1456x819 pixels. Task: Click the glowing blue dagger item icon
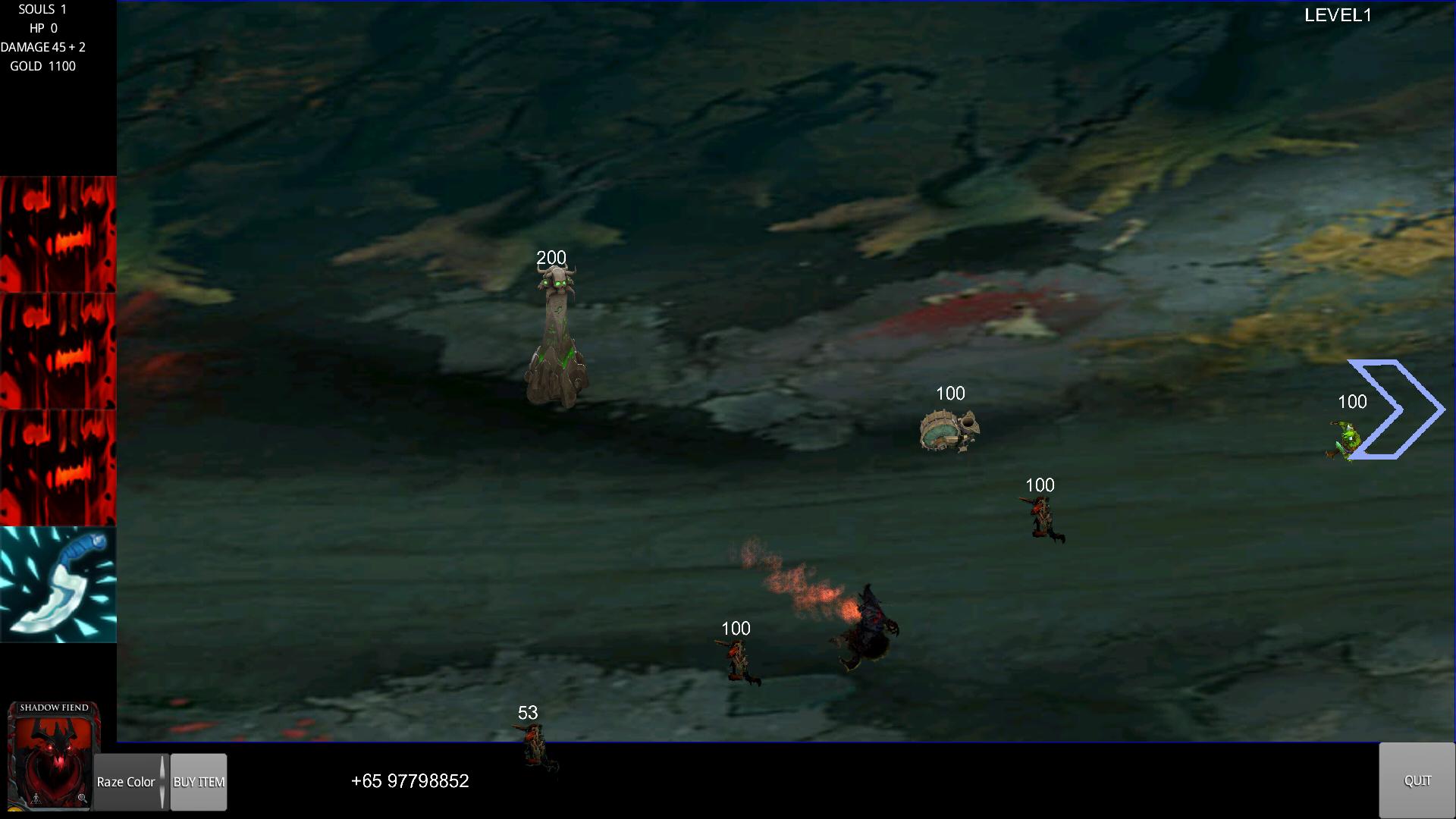[x=58, y=584]
